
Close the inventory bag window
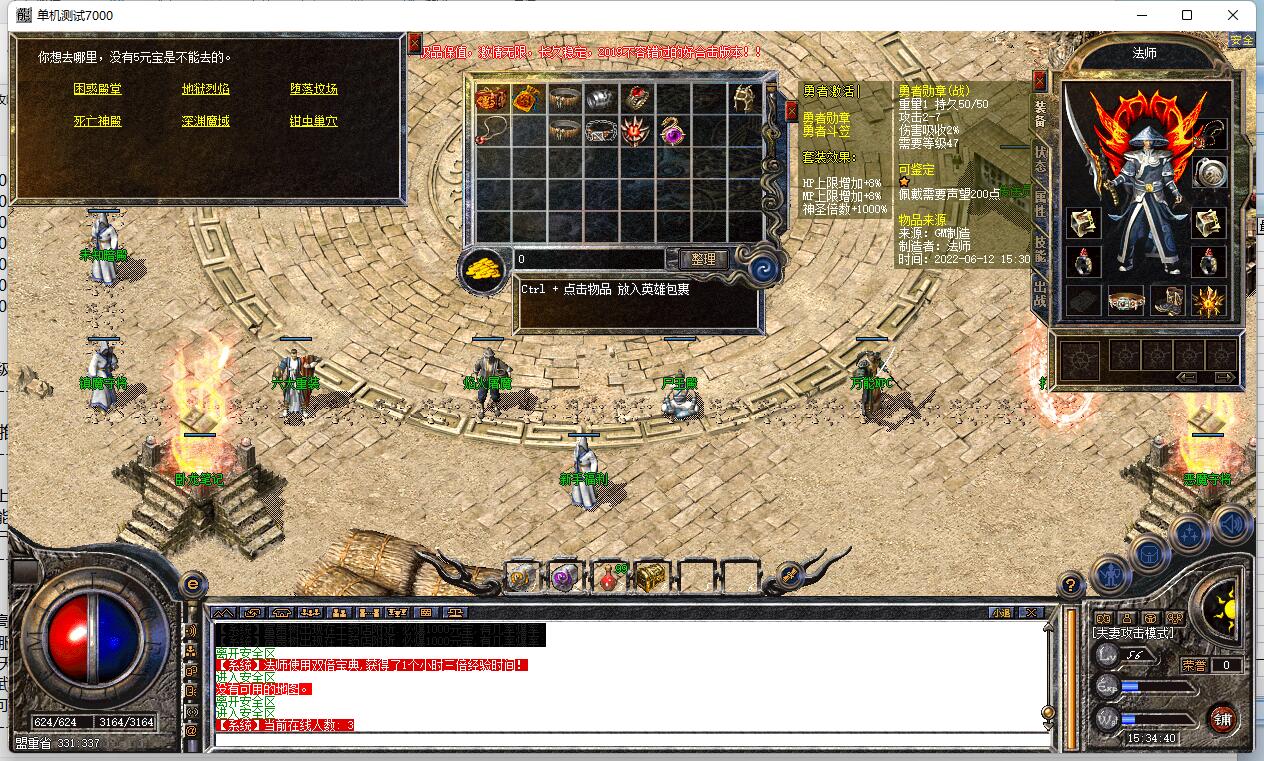point(791,110)
